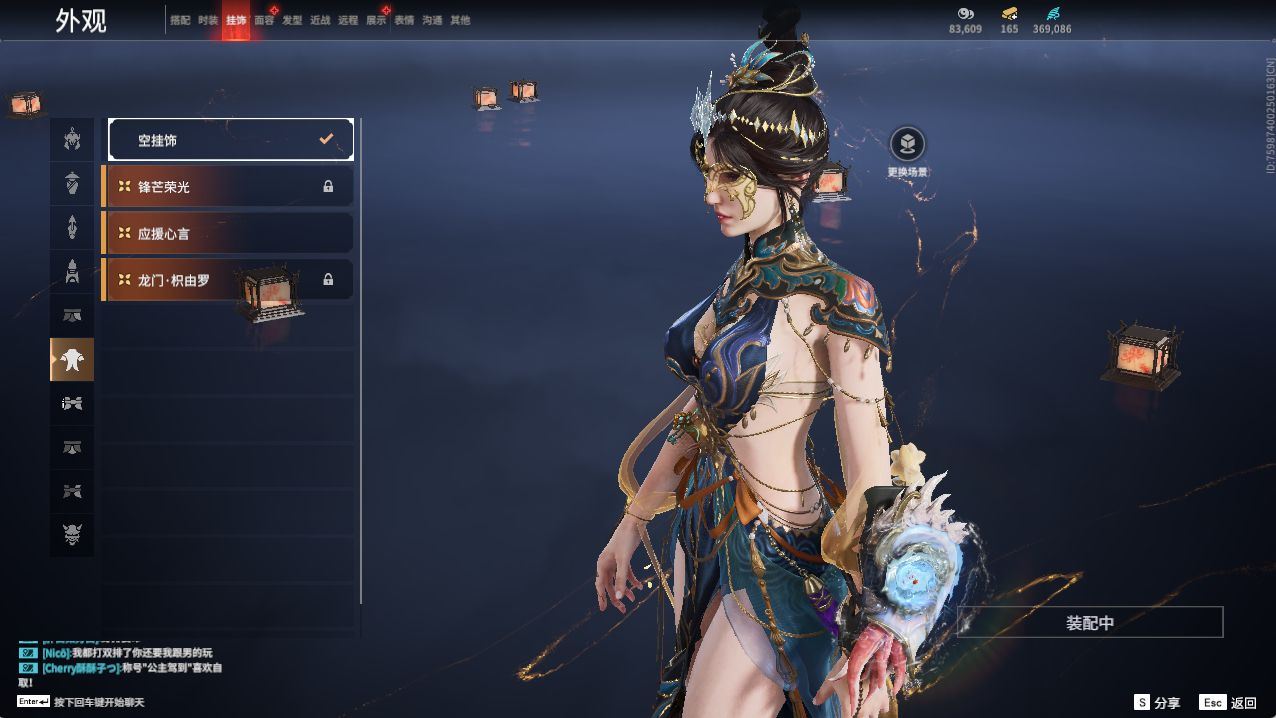1276x718 pixels.
Task: Select the 沟通 tab
Action: click(432, 20)
